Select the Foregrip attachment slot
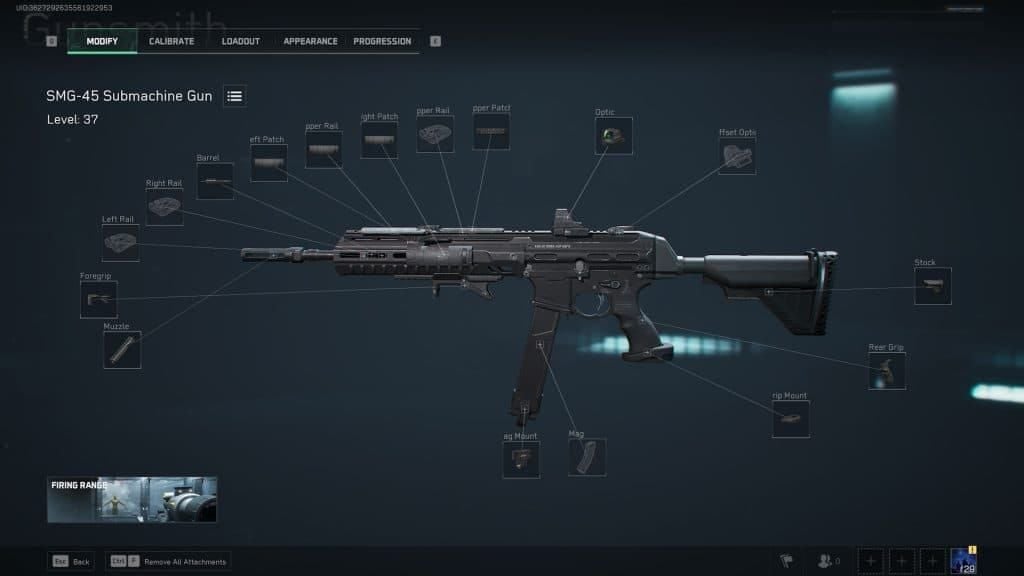This screenshot has width=1024, height=576. tap(99, 299)
